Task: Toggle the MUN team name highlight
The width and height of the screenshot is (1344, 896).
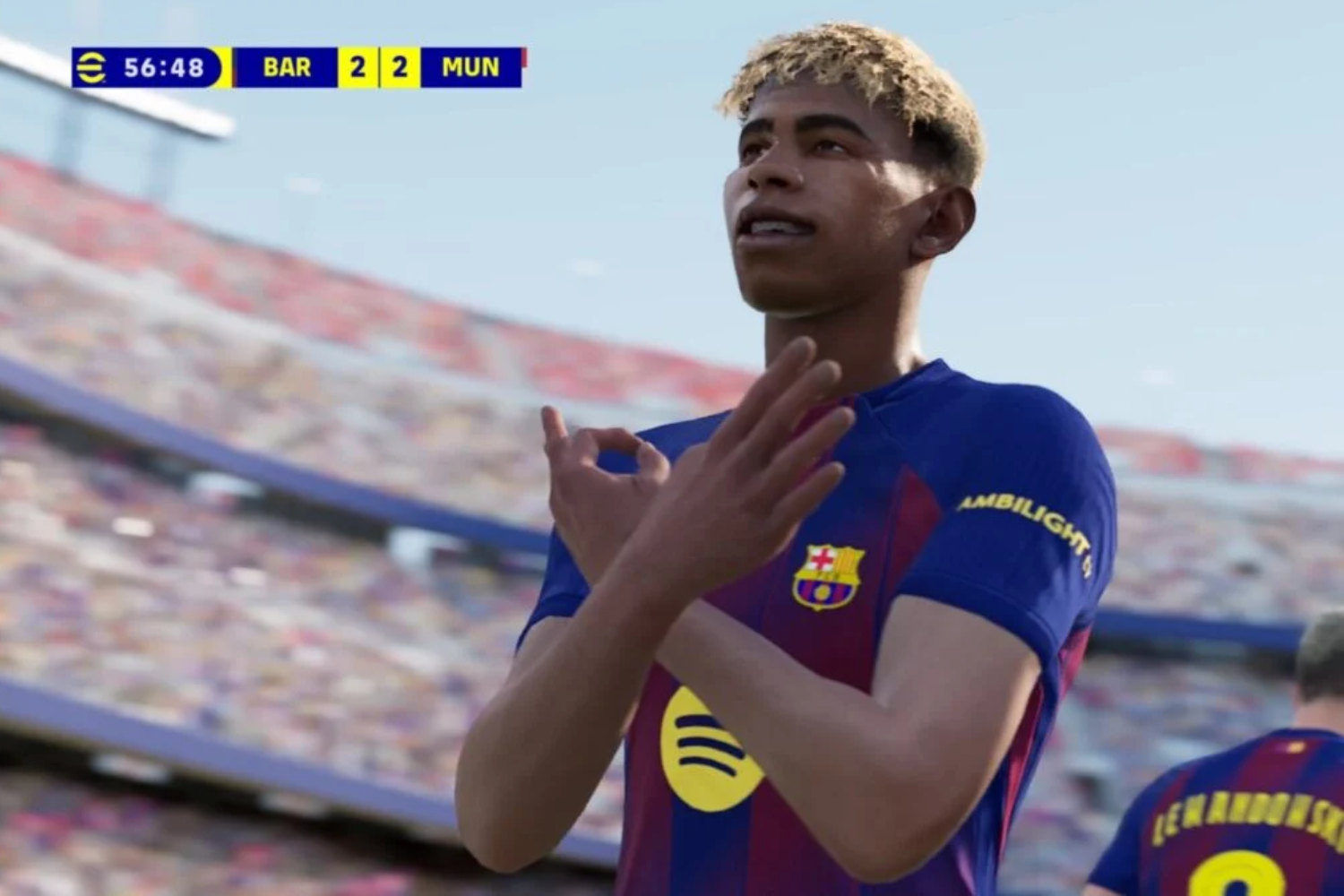Action: 473,66
